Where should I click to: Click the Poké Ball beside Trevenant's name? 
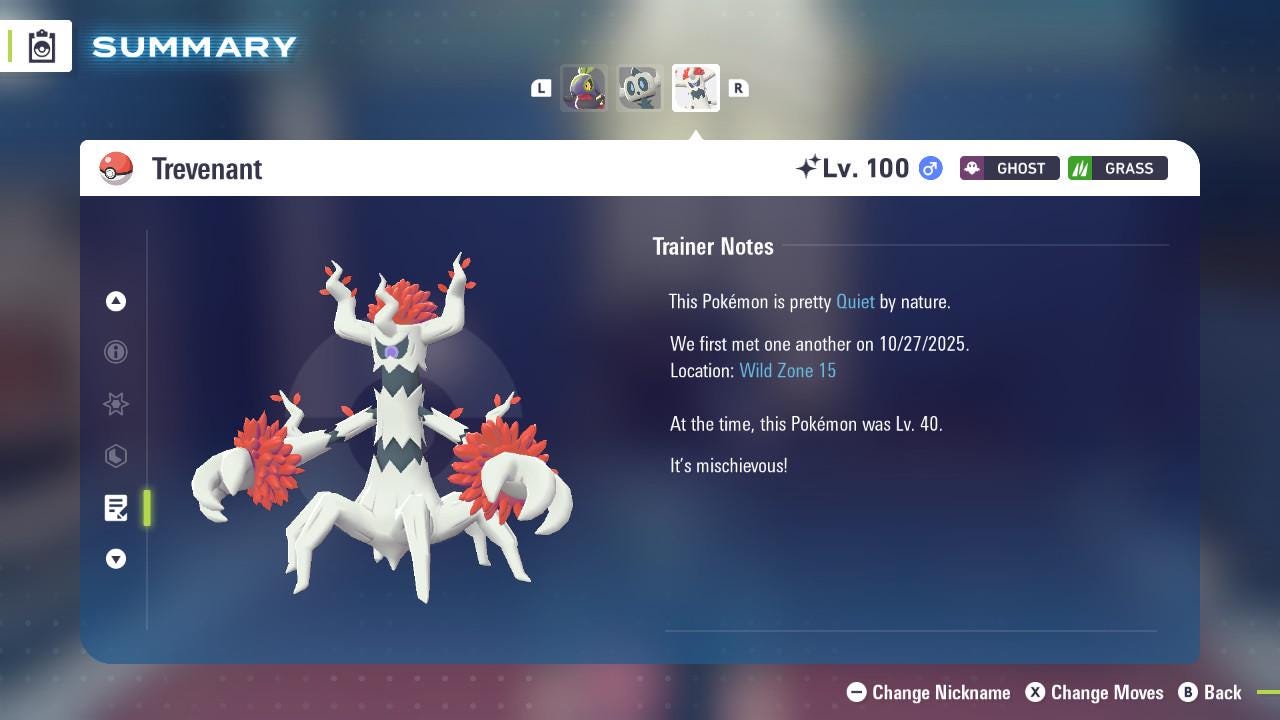tap(116, 168)
